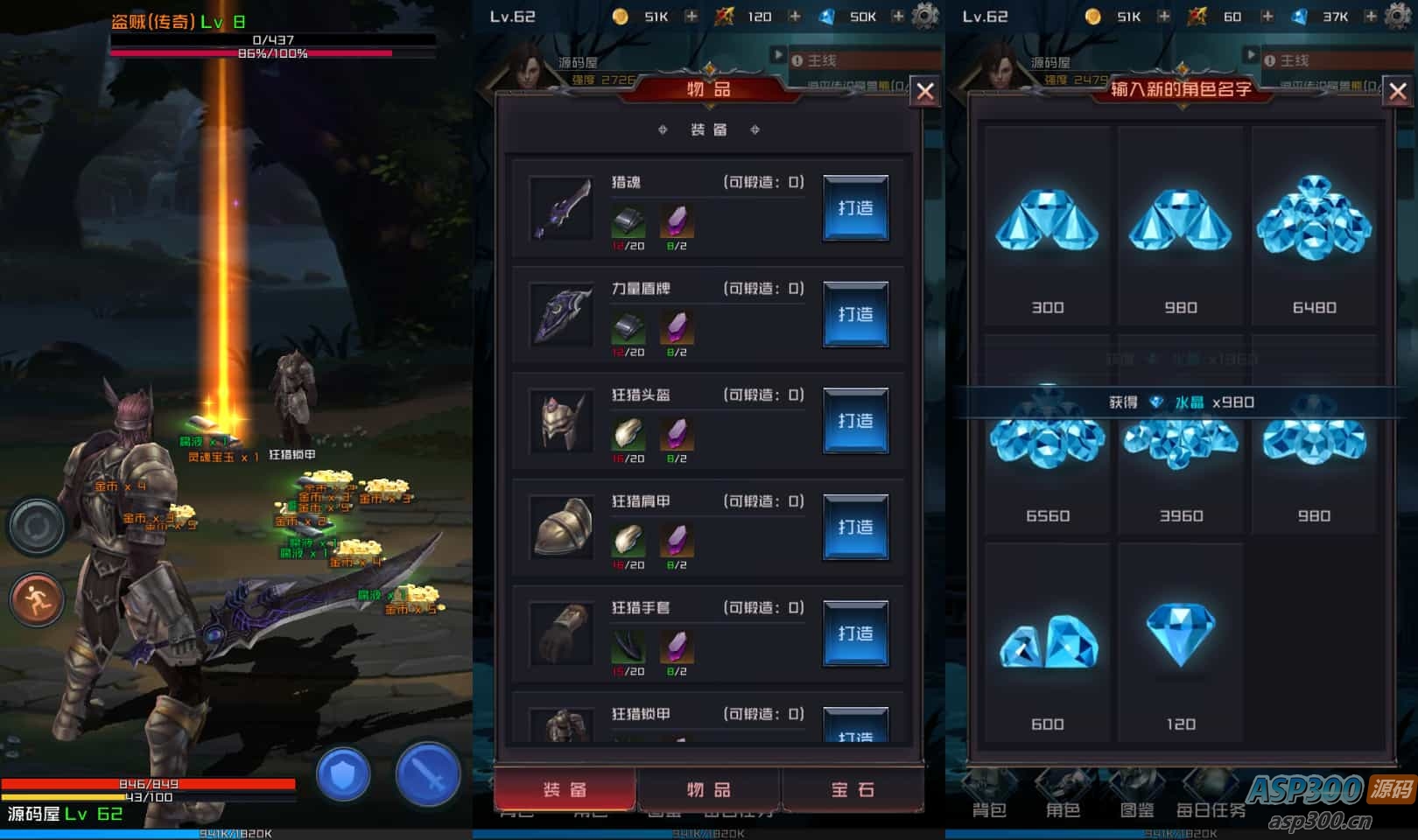
Task: Activate the blue shield block skill
Action: pyautogui.click(x=343, y=774)
